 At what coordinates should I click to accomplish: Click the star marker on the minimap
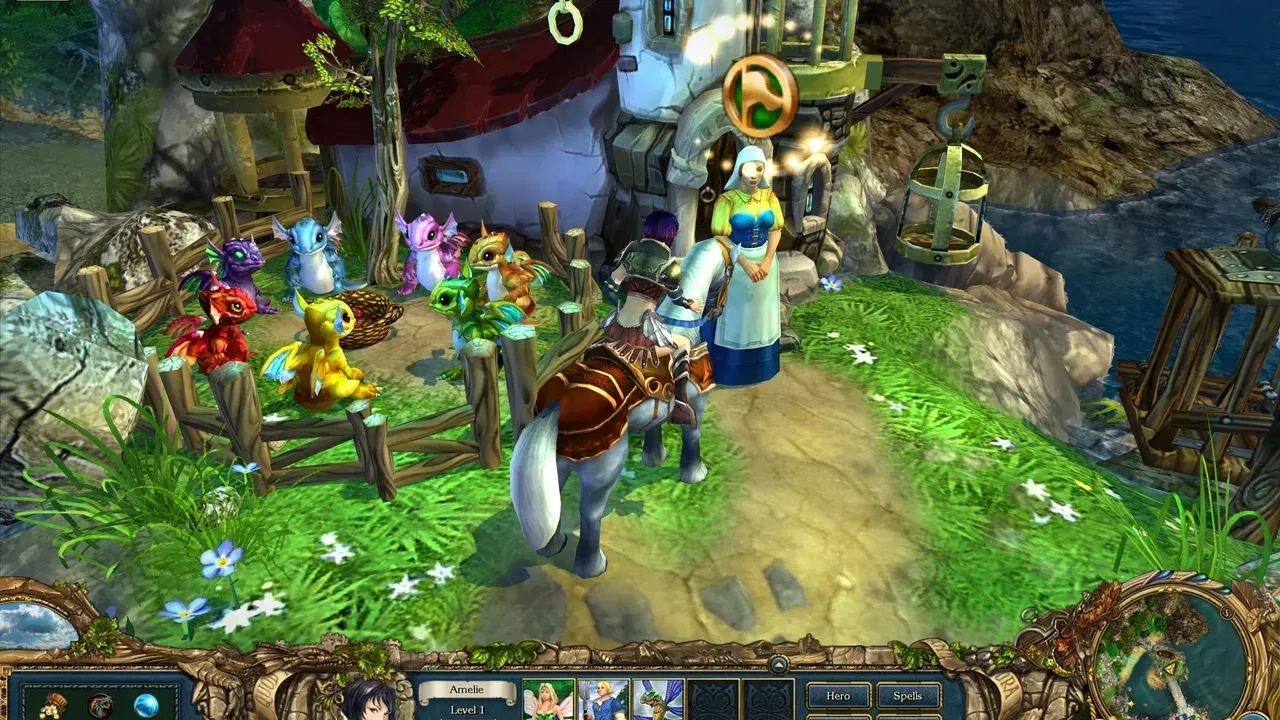coord(1130,702)
